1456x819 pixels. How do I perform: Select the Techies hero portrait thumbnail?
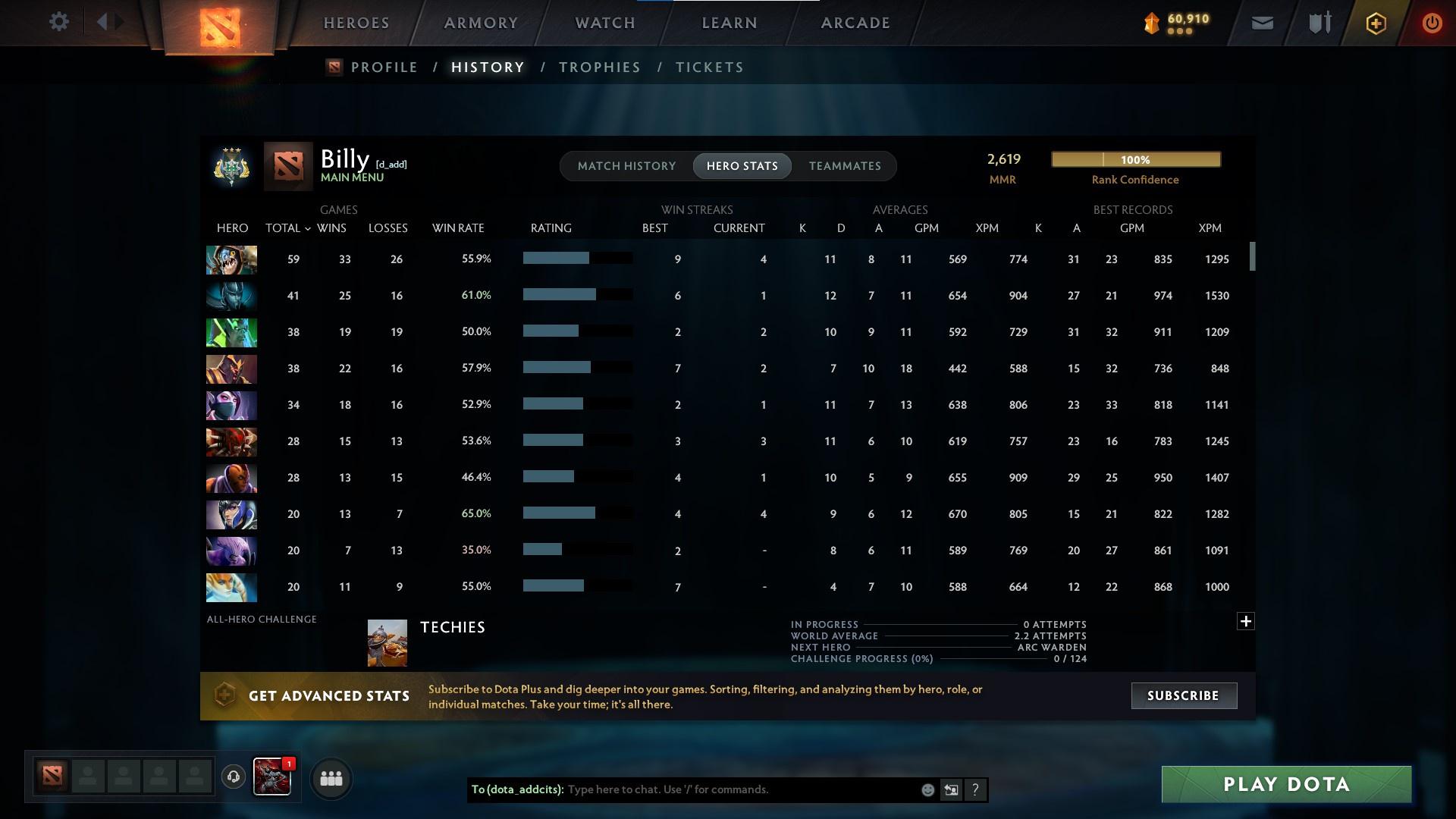coord(387,642)
